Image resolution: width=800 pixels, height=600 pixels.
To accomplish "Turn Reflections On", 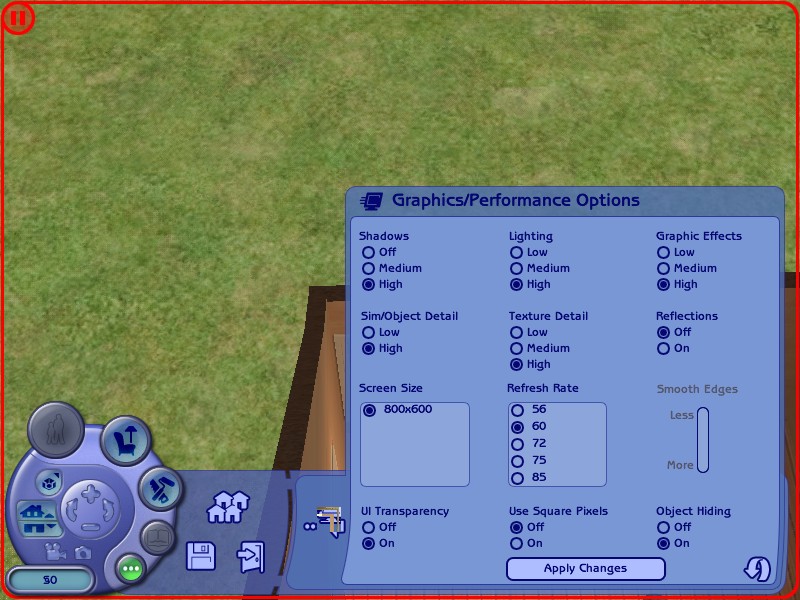I will 663,349.
